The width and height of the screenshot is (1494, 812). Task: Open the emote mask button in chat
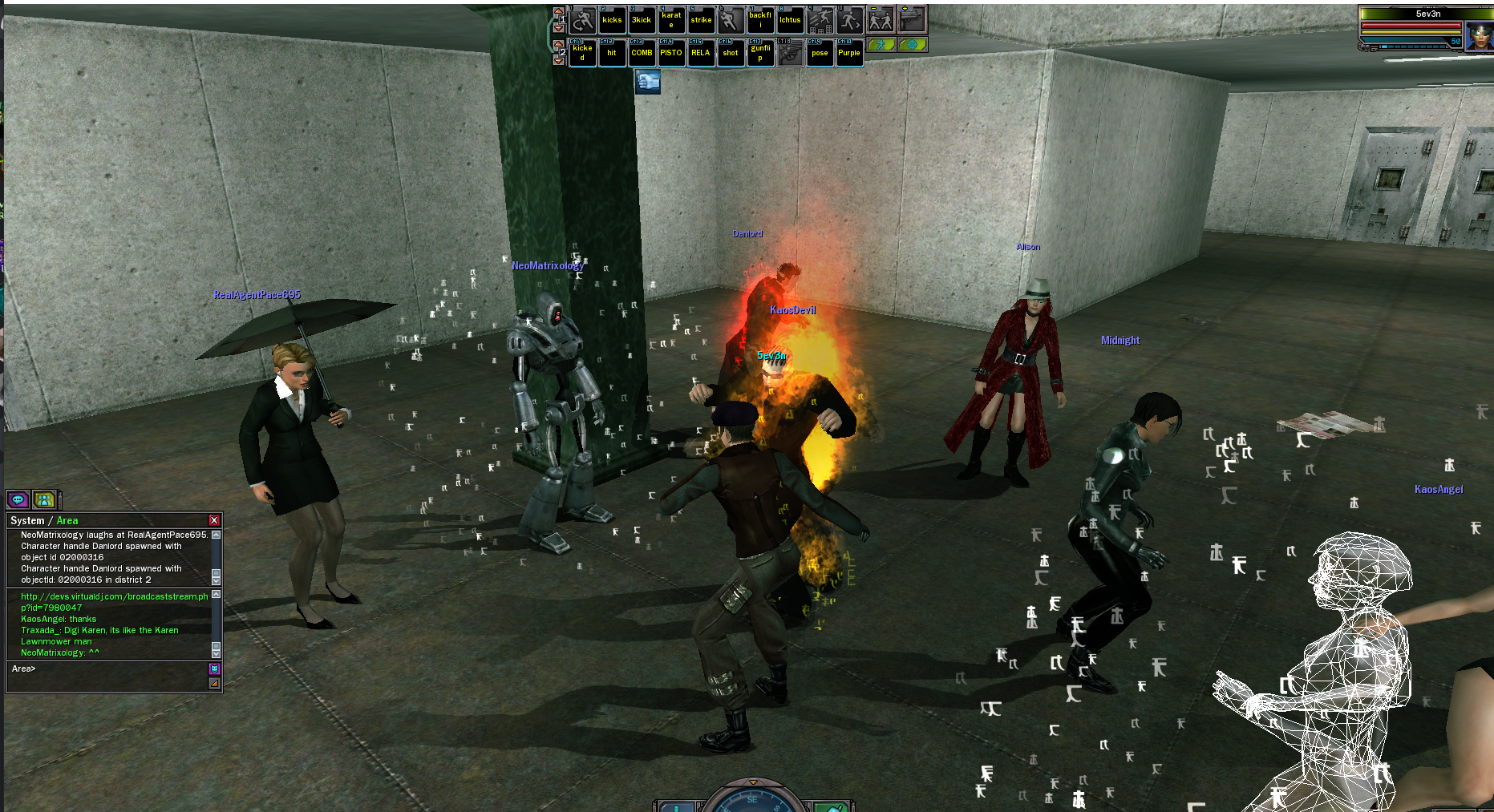214,669
